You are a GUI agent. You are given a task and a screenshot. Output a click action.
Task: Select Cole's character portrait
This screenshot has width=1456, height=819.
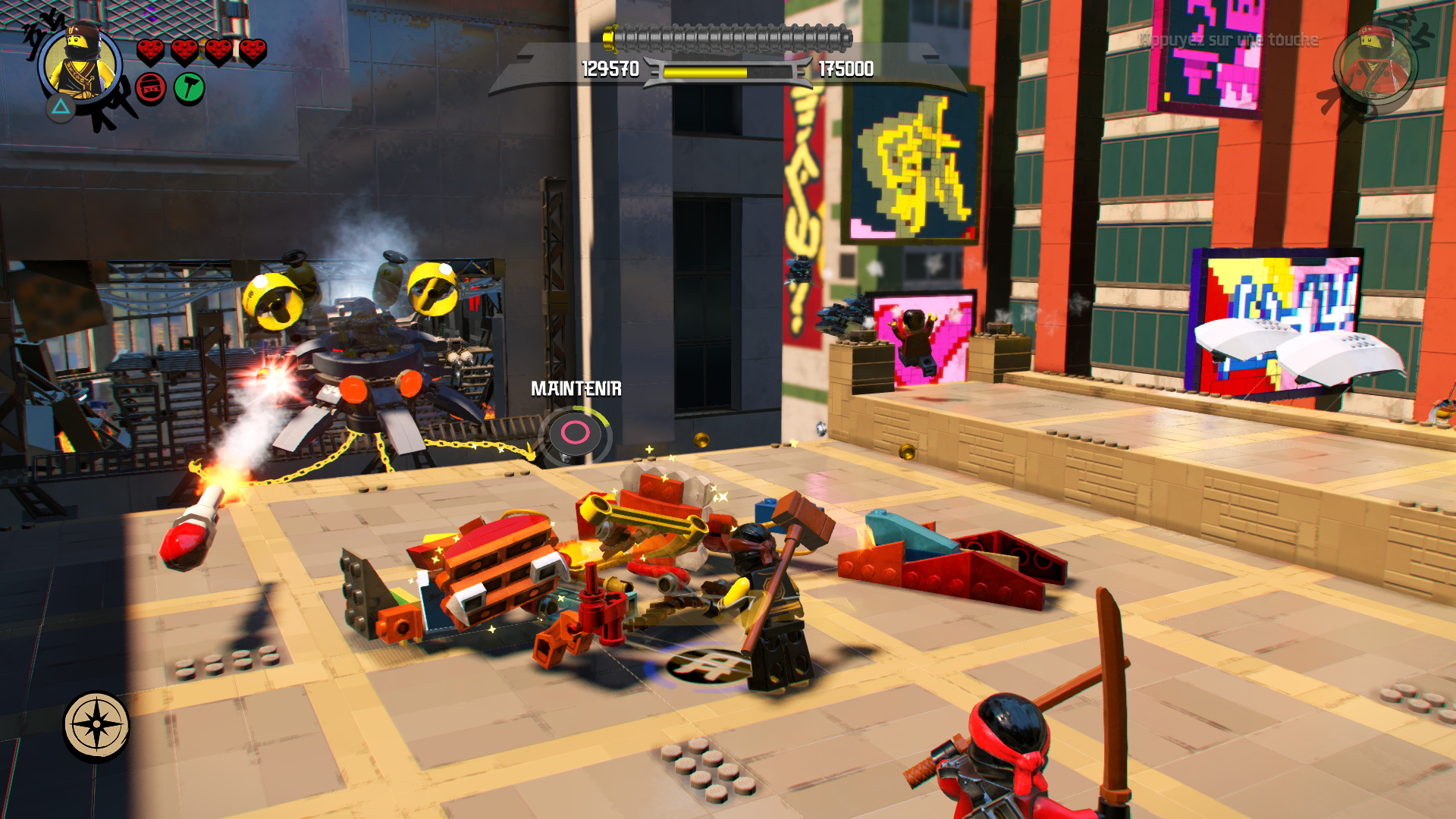click(x=80, y=62)
